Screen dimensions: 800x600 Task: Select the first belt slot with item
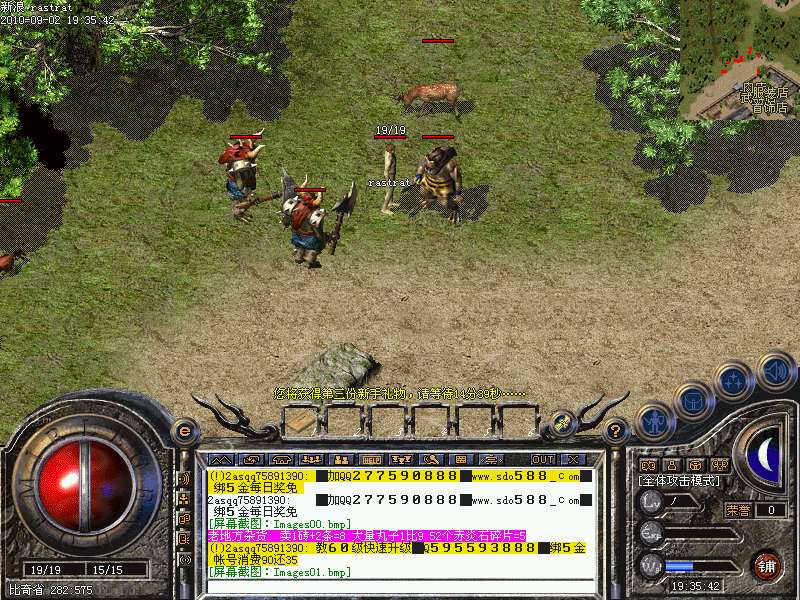(x=301, y=423)
